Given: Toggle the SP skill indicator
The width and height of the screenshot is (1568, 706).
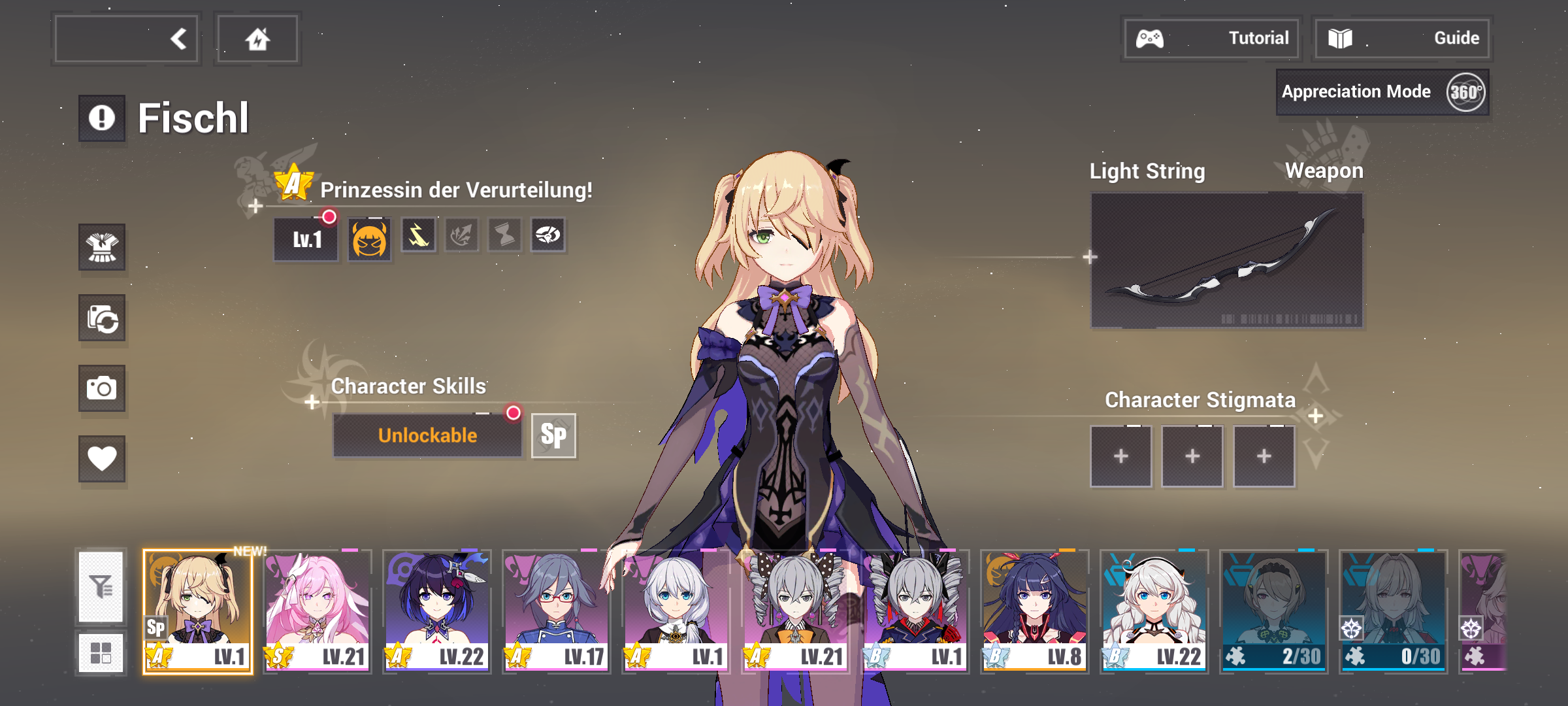Looking at the screenshot, I should tap(552, 436).
